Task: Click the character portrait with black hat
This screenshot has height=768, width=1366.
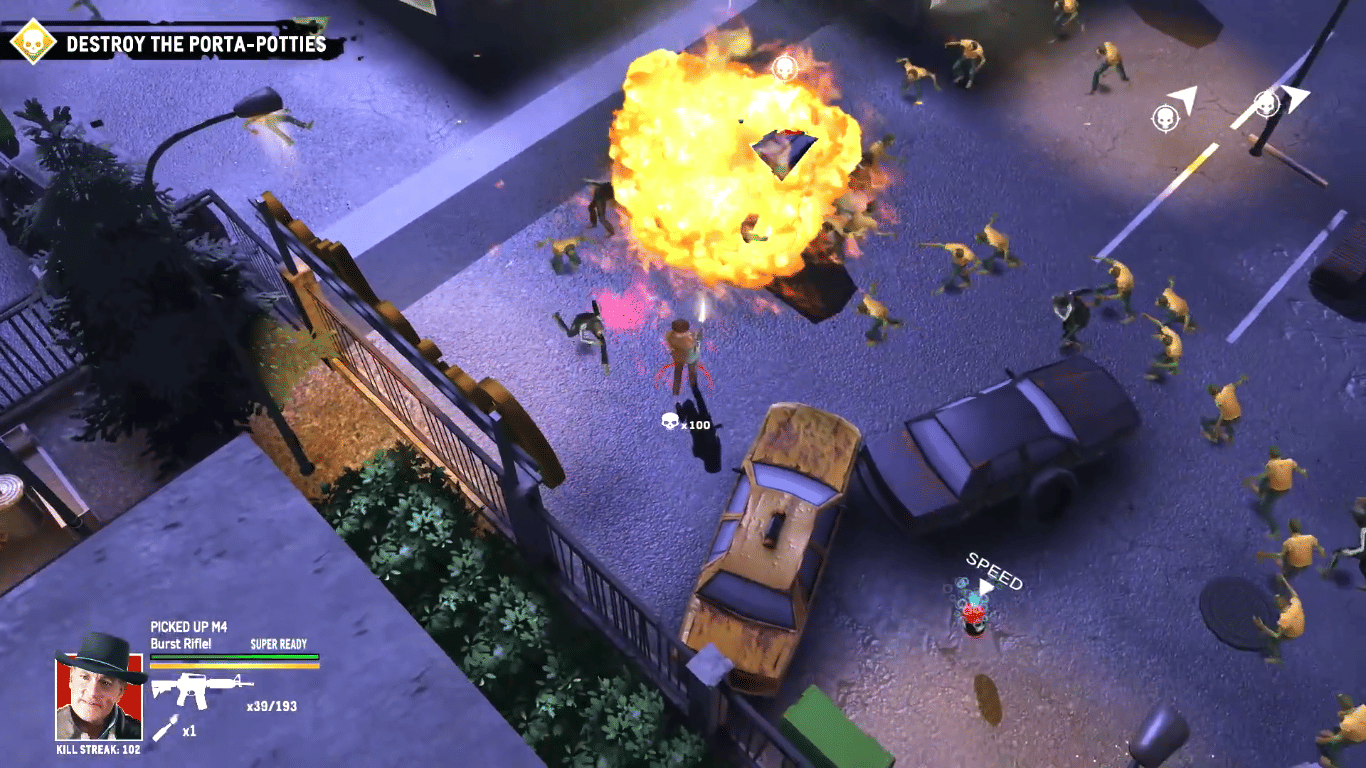Action: 99,689
